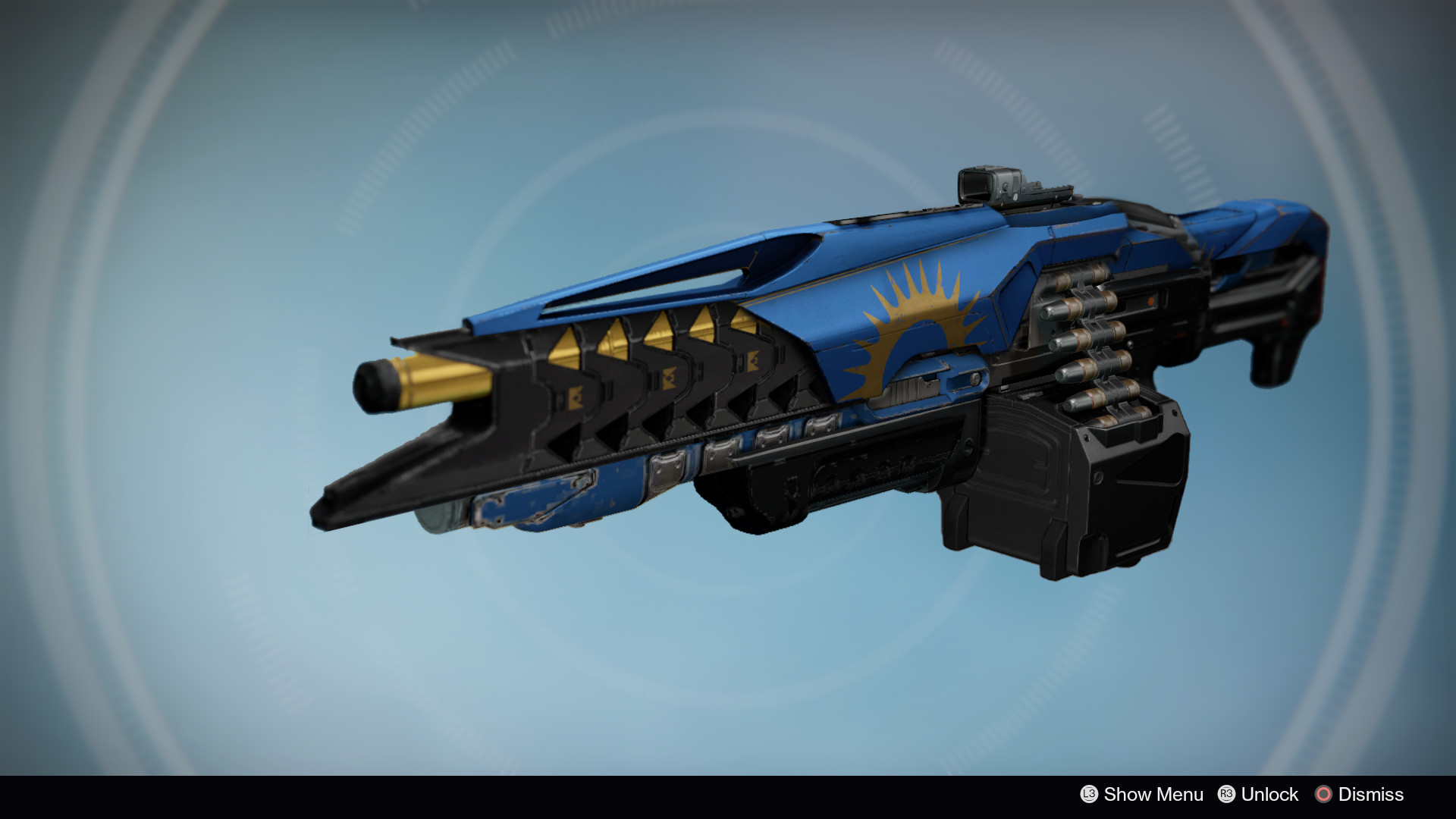
Task: Click the L3 thumbstick icon
Action: (x=1090, y=795)
